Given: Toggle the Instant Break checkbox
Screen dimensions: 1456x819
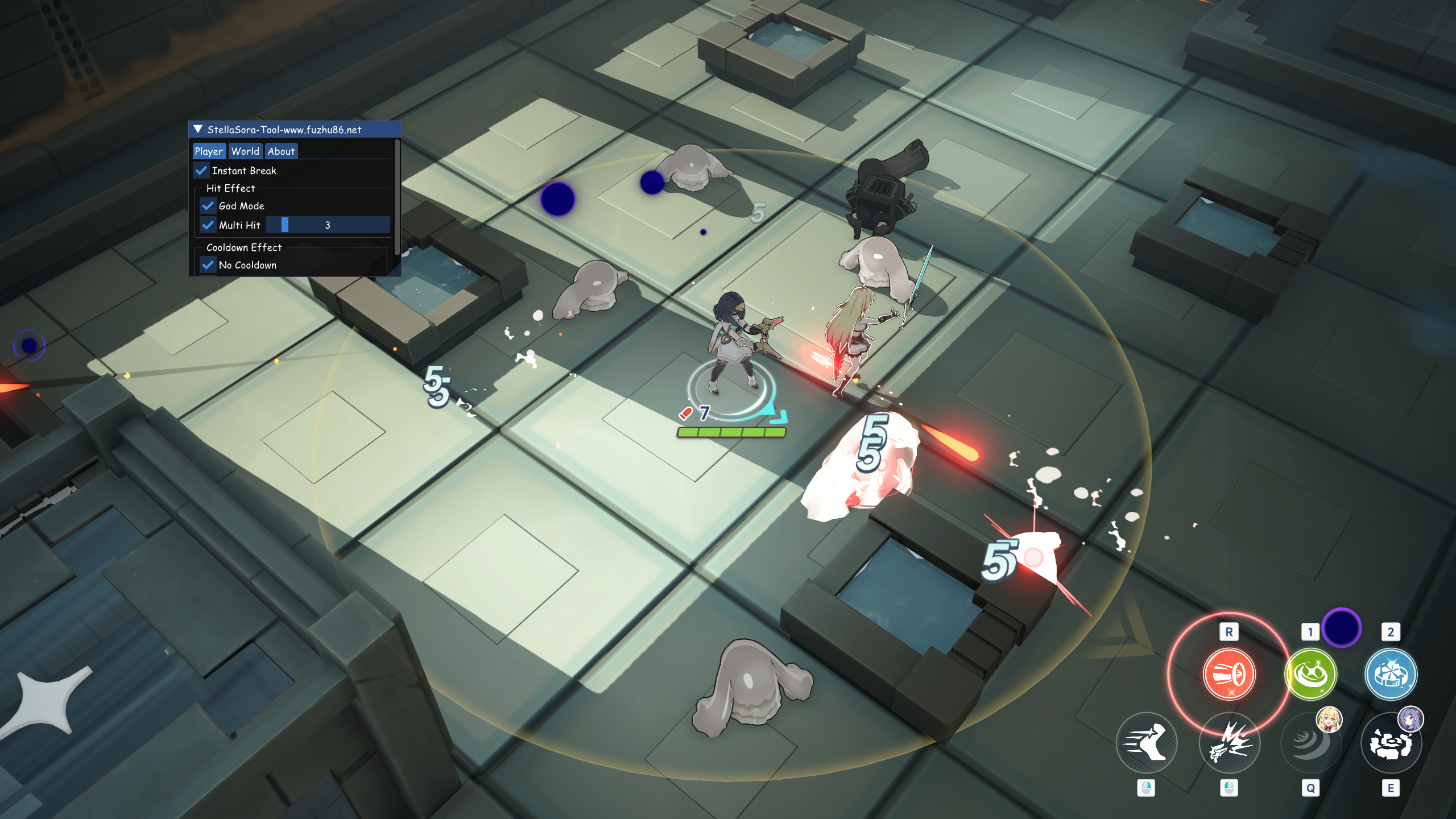Looking at the screenshot, I should (201, 171).
